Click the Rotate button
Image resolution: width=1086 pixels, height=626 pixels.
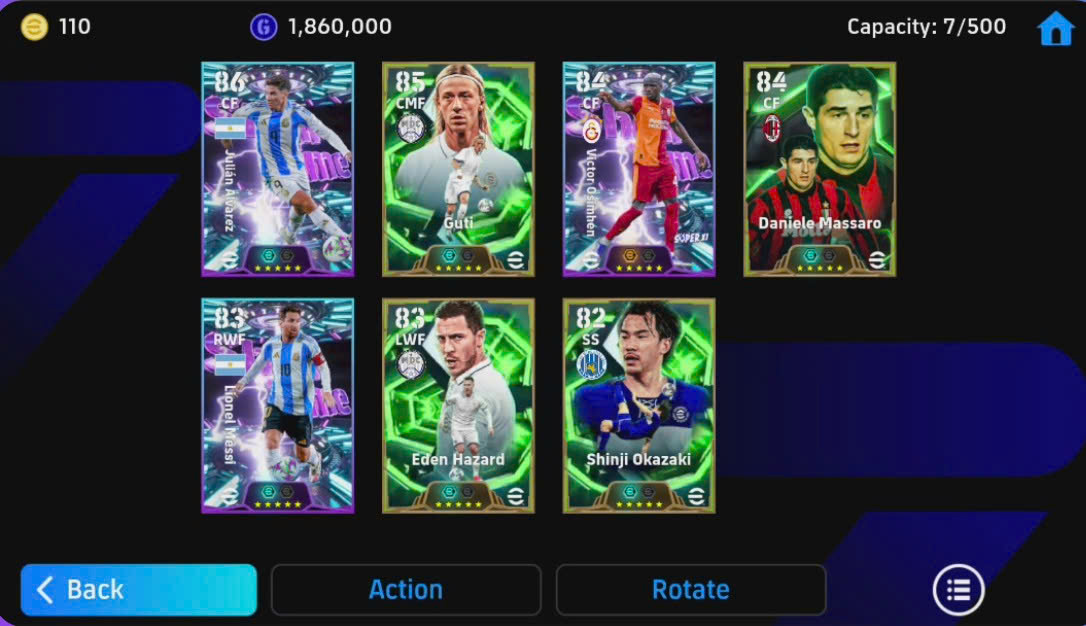point(690,590)
